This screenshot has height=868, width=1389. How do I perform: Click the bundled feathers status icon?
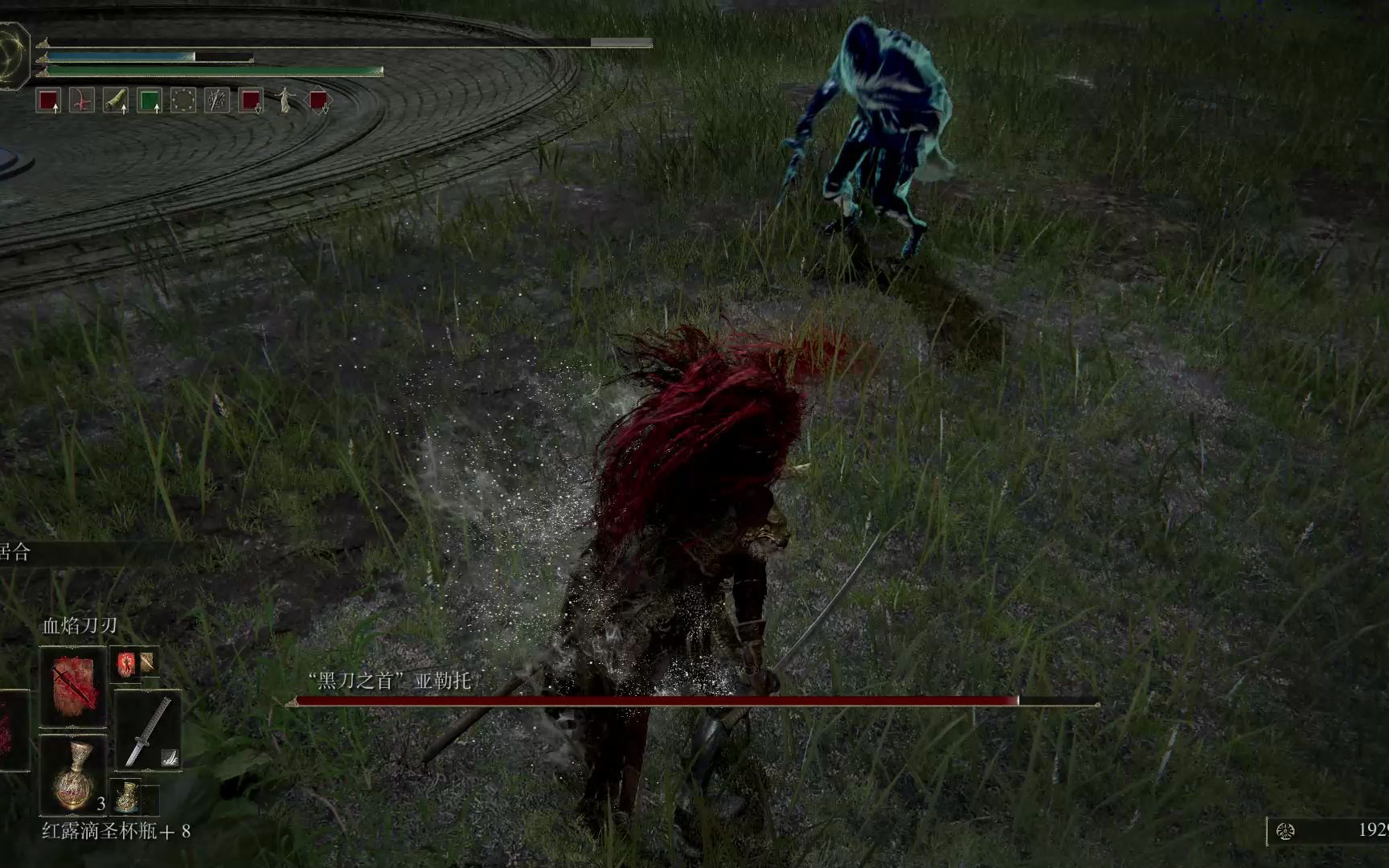pyautogui.click(x=217, y=100)
